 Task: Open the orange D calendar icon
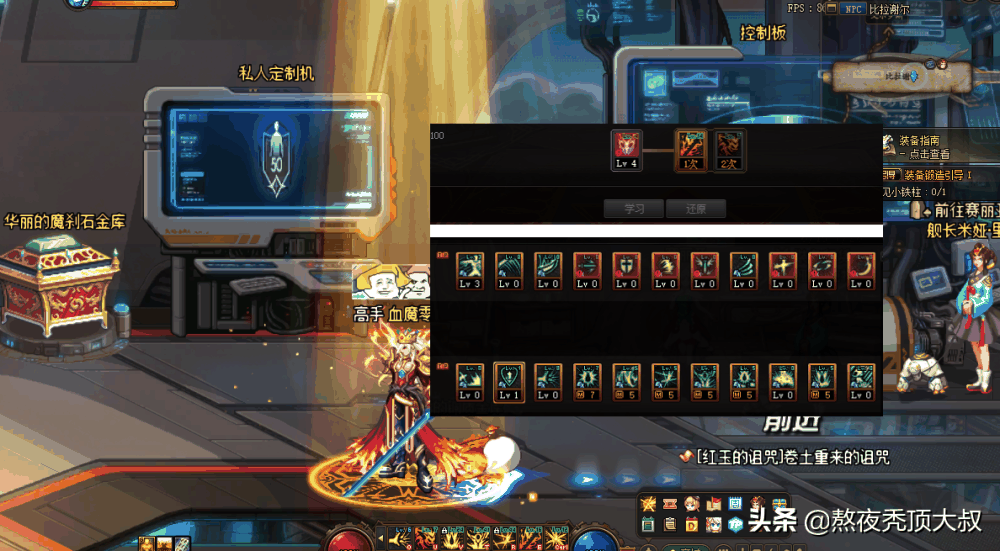(691, 524)
